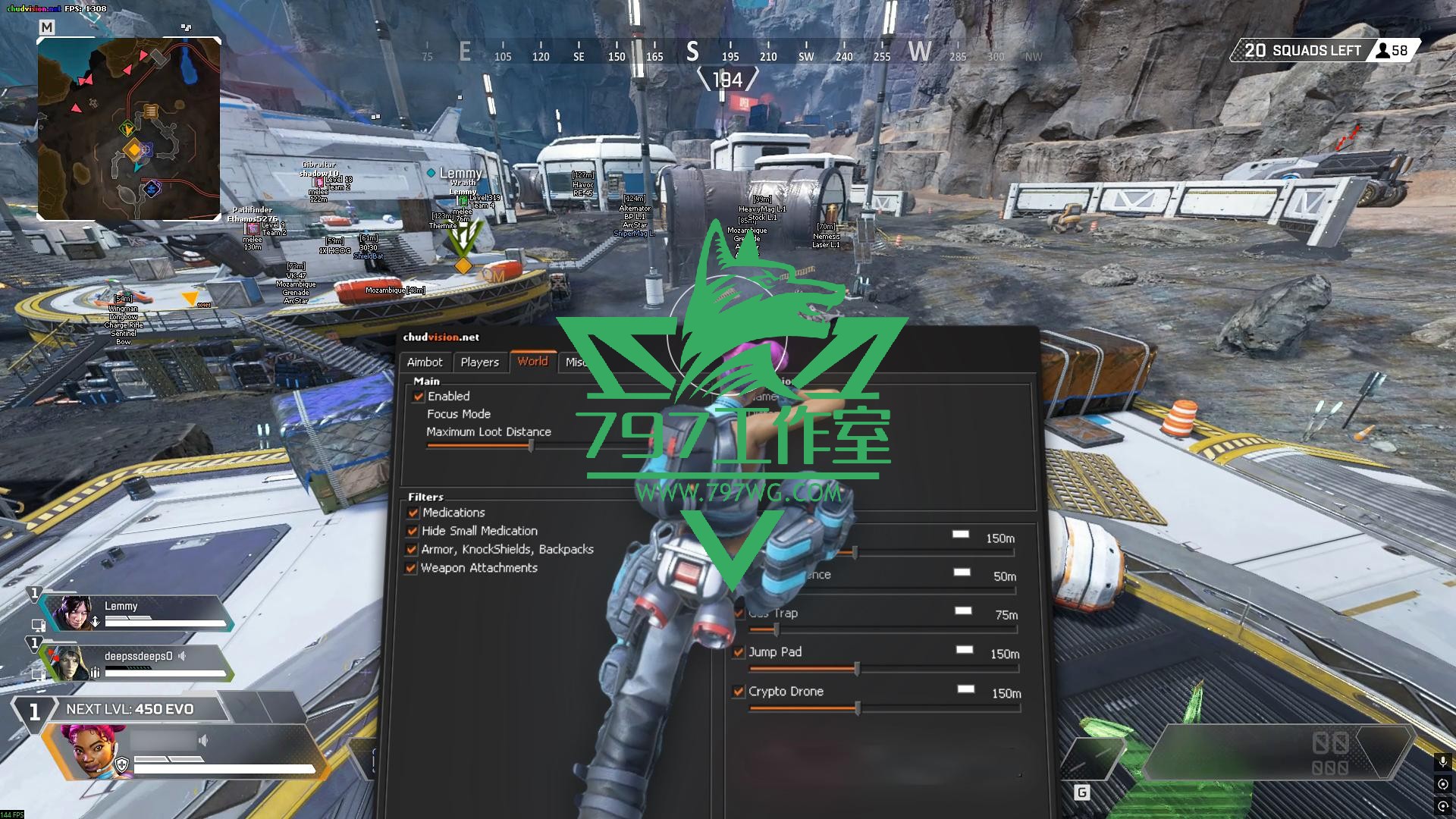Click the microphone icon
1456x819 pixels.
pyautogui.click(x=1442, y=761)
